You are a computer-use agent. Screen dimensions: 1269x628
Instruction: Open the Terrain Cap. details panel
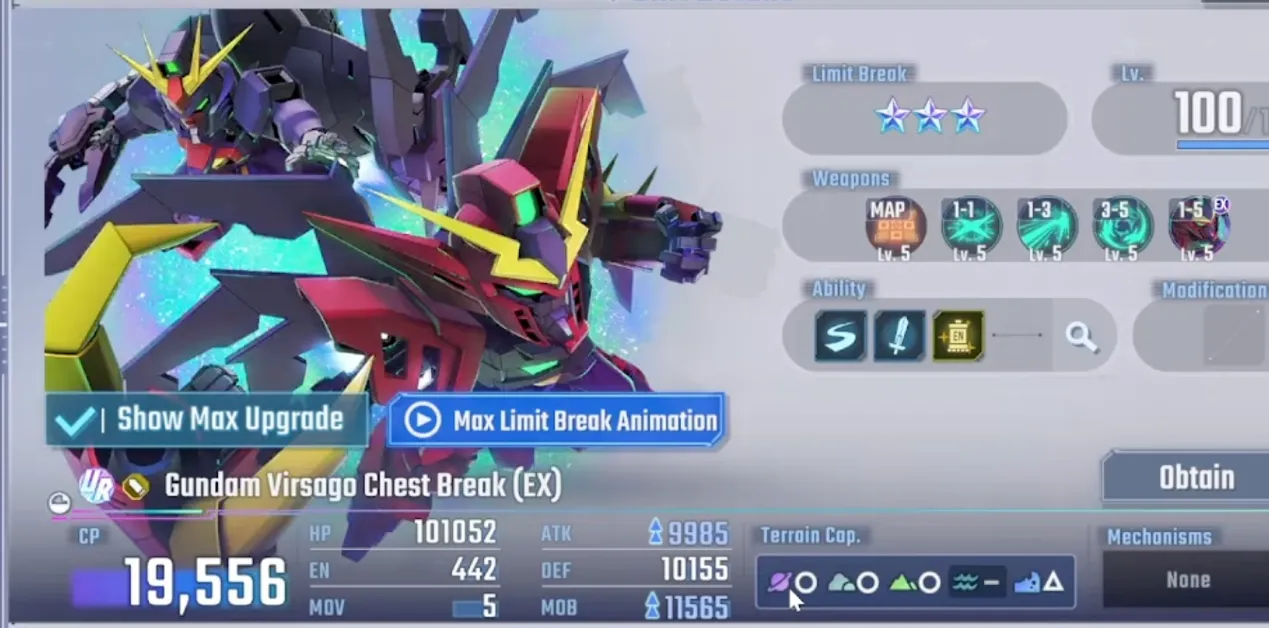[x=915, y=582]
